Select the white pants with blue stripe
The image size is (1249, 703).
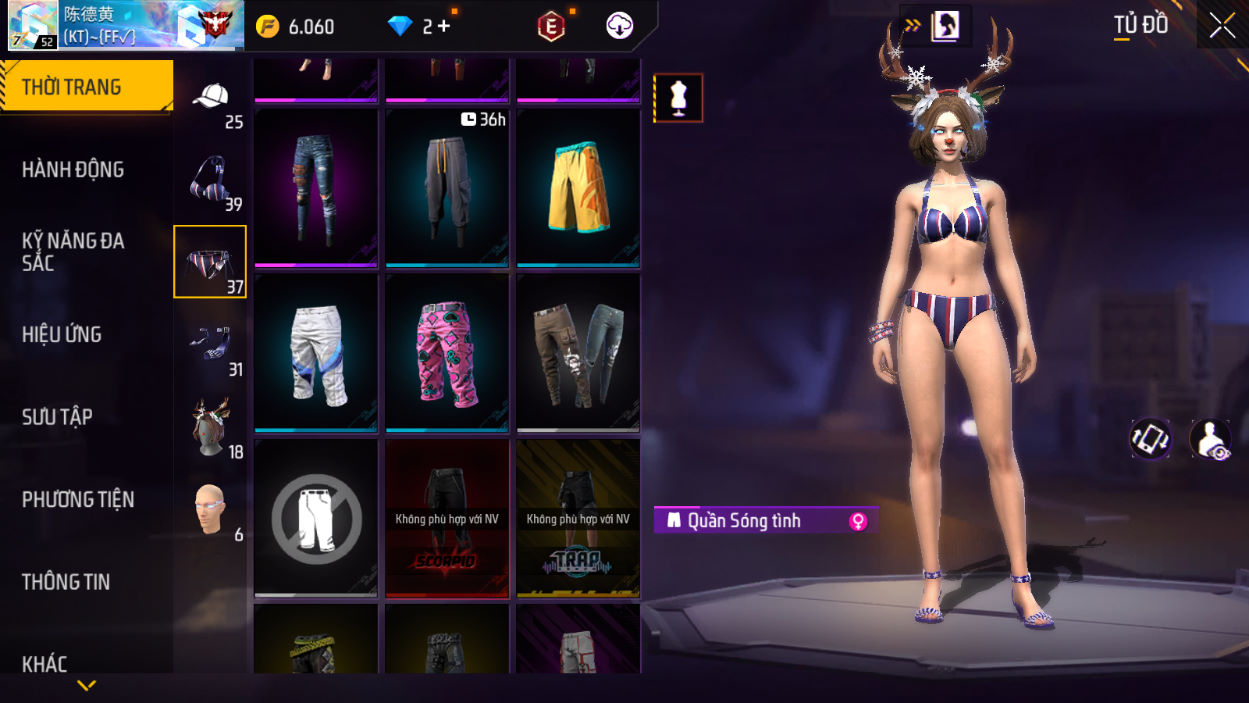tap(316, 353)
